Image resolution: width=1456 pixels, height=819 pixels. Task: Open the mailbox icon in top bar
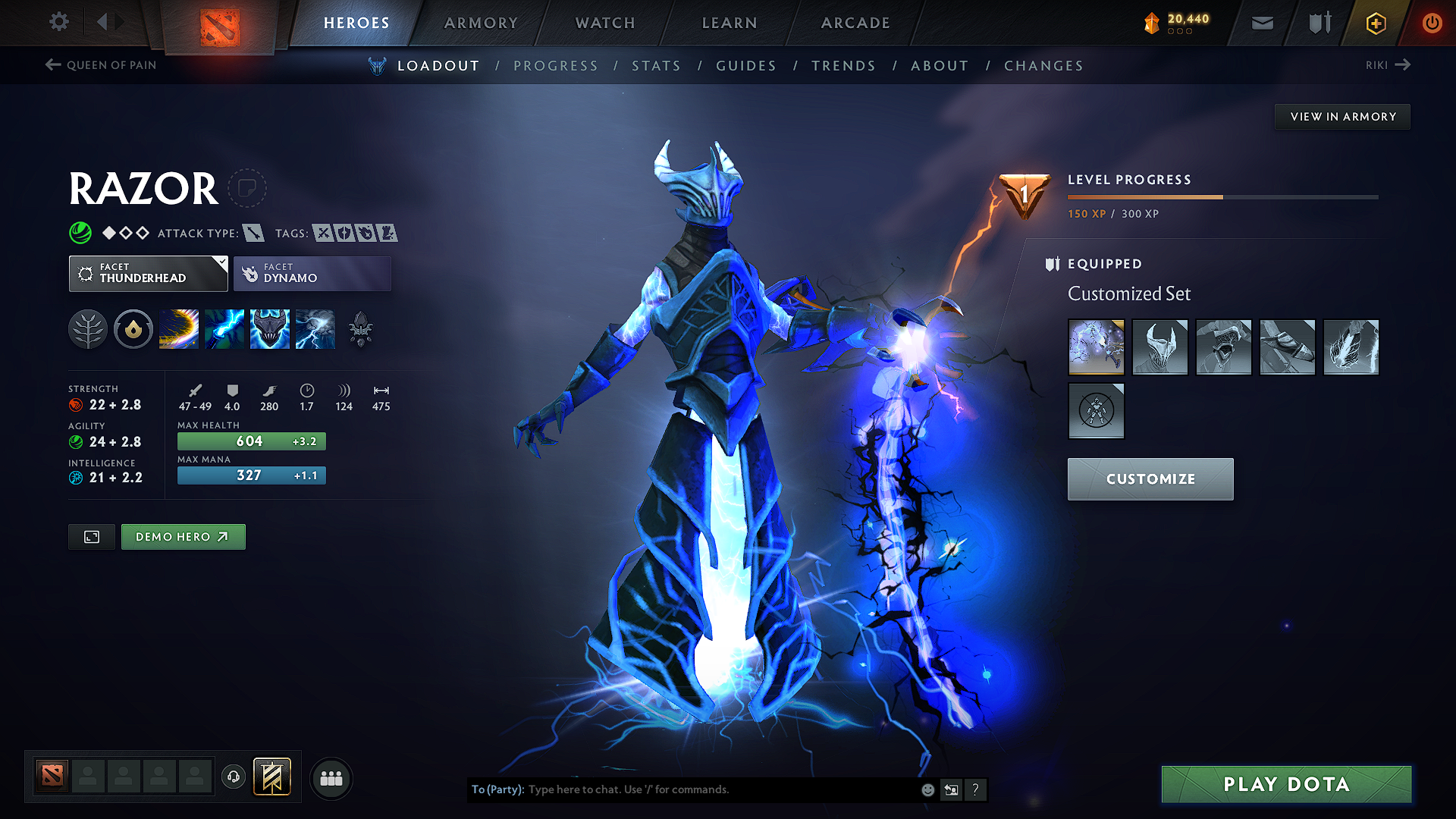(x=1262, y=23)
